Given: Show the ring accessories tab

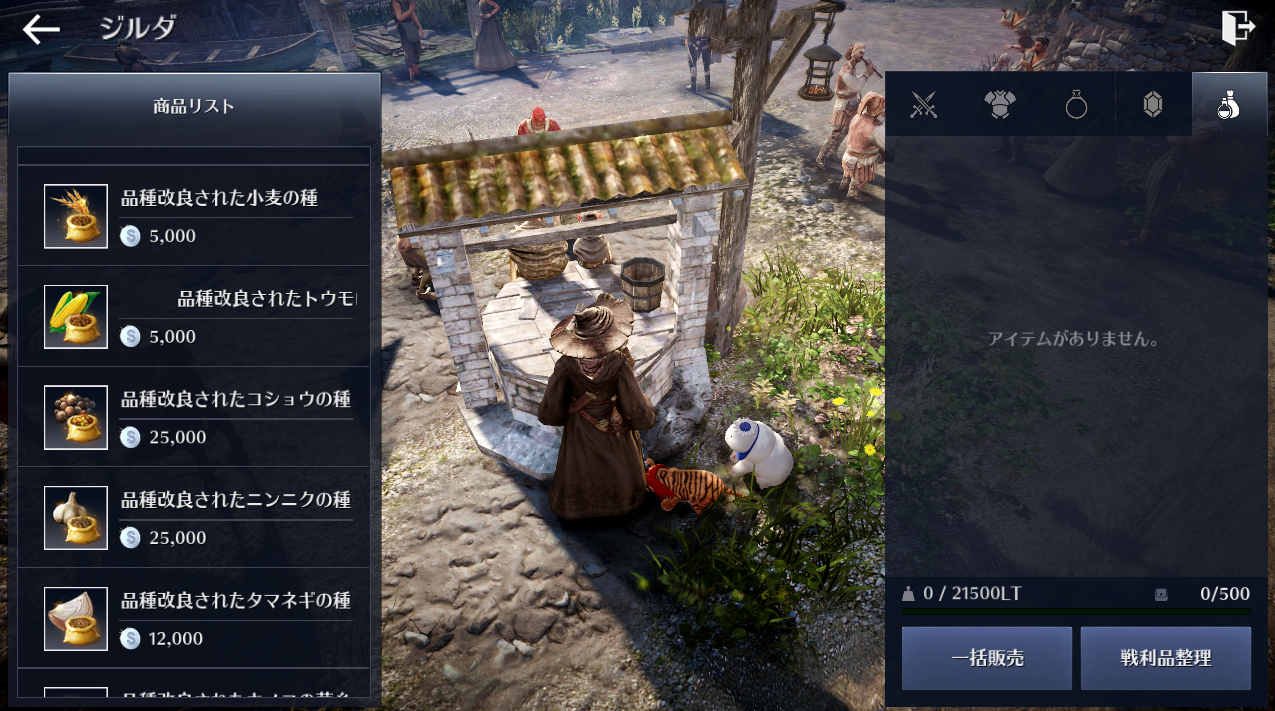Looking at the screenshot, I should (1076, 105).
